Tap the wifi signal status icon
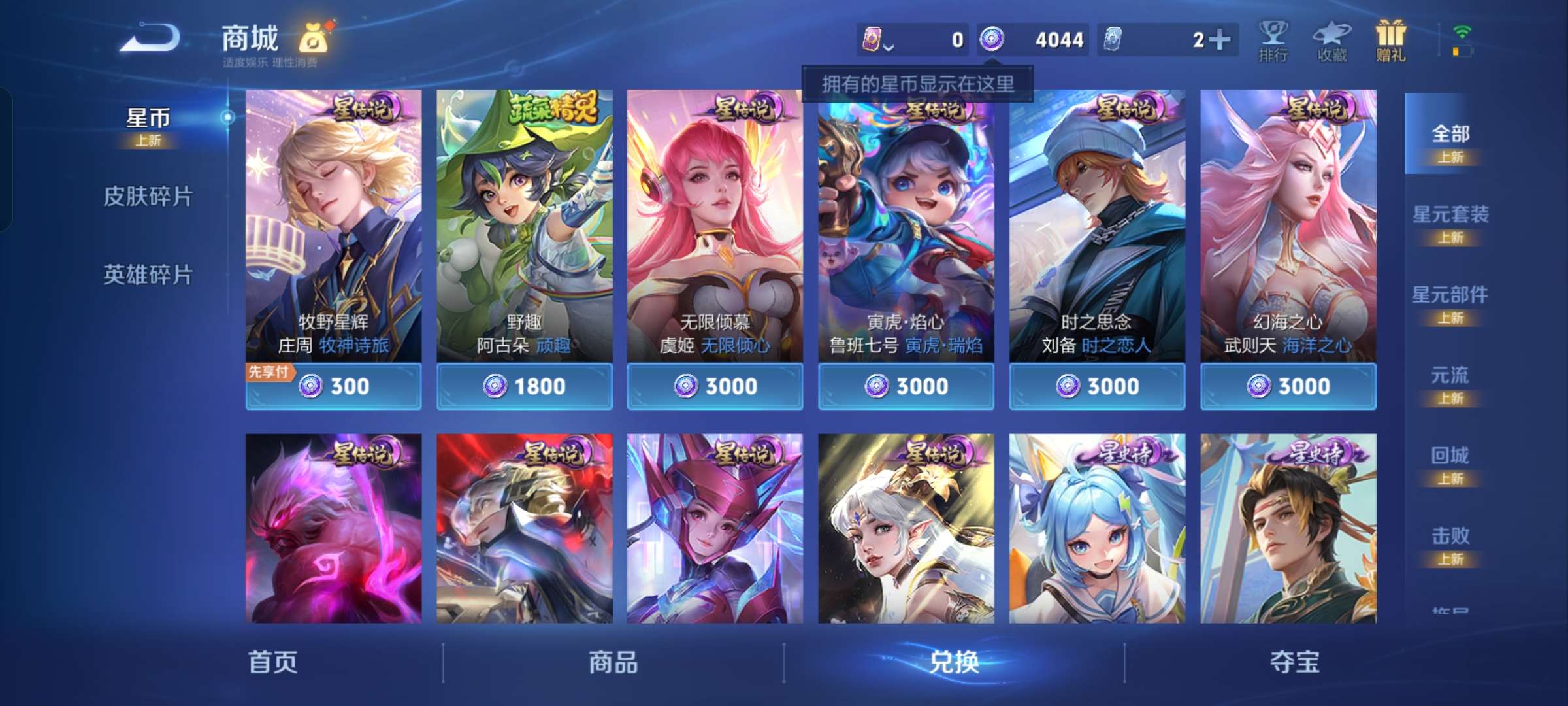 click(x=1462, y=31)
